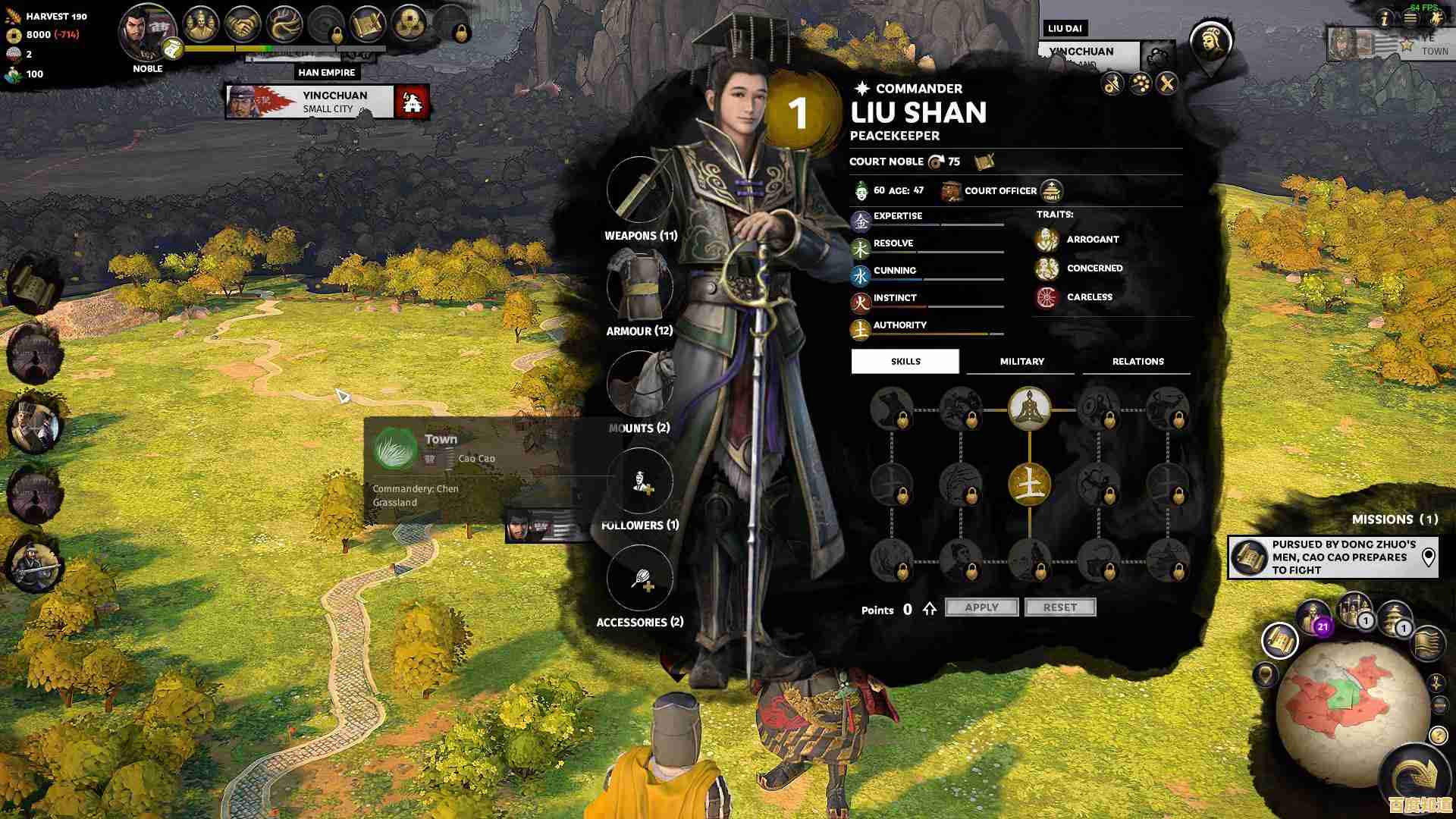
Task: Open the Relations tab
Action: click(1137, 362)
